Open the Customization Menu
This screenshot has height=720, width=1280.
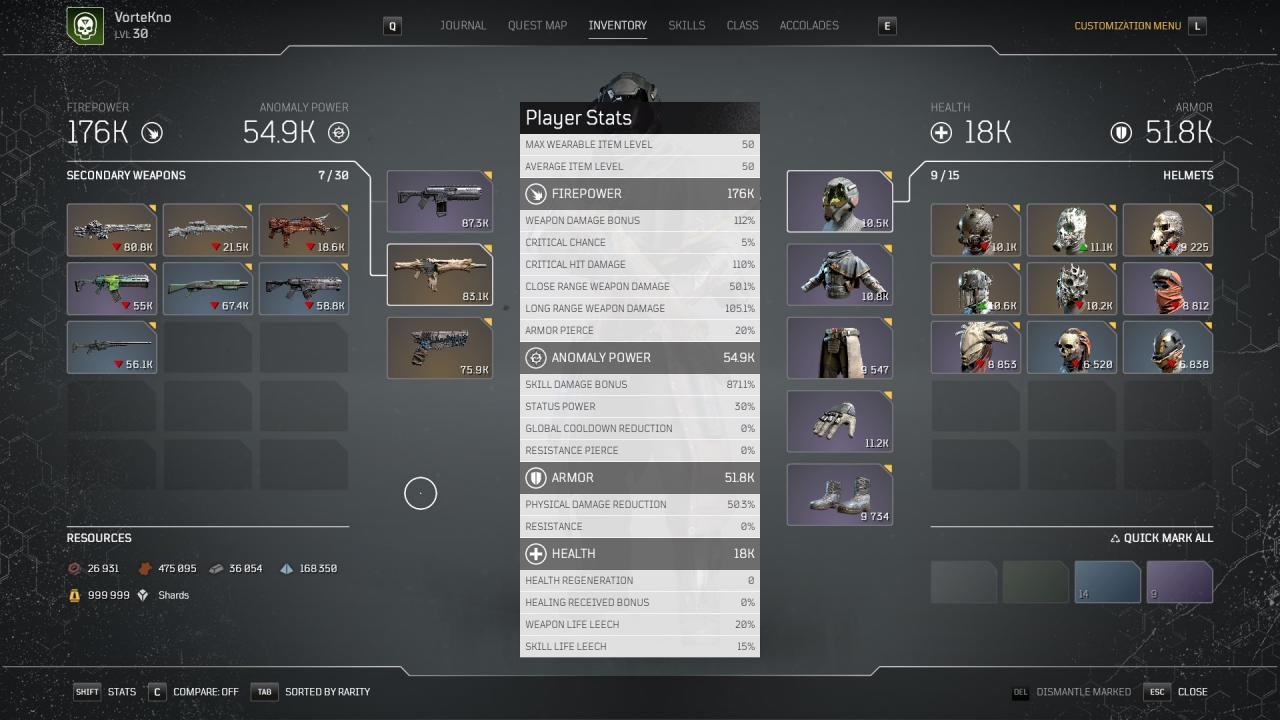[x=1127, y=26]
